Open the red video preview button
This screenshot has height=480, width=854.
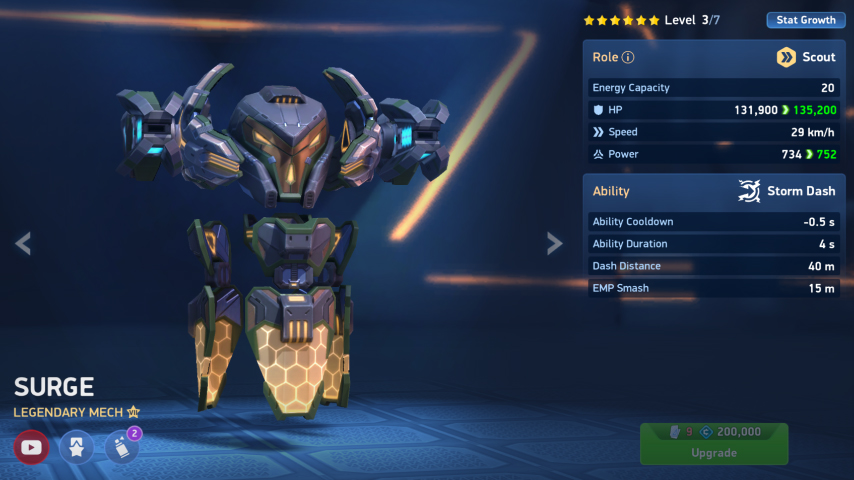[x=32, y=447]
